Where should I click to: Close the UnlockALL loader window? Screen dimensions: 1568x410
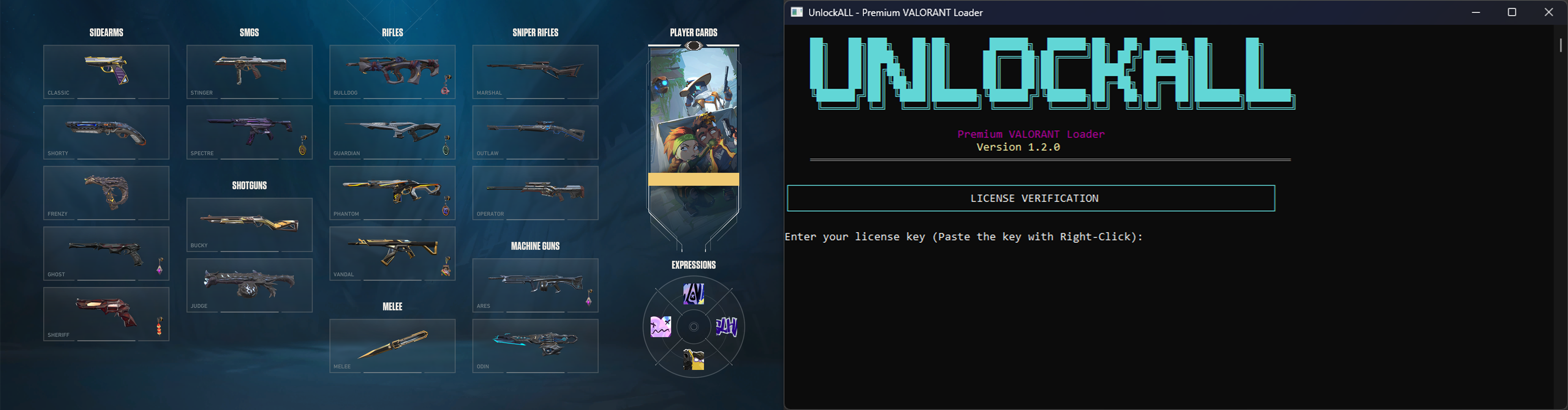point(1549,12)
